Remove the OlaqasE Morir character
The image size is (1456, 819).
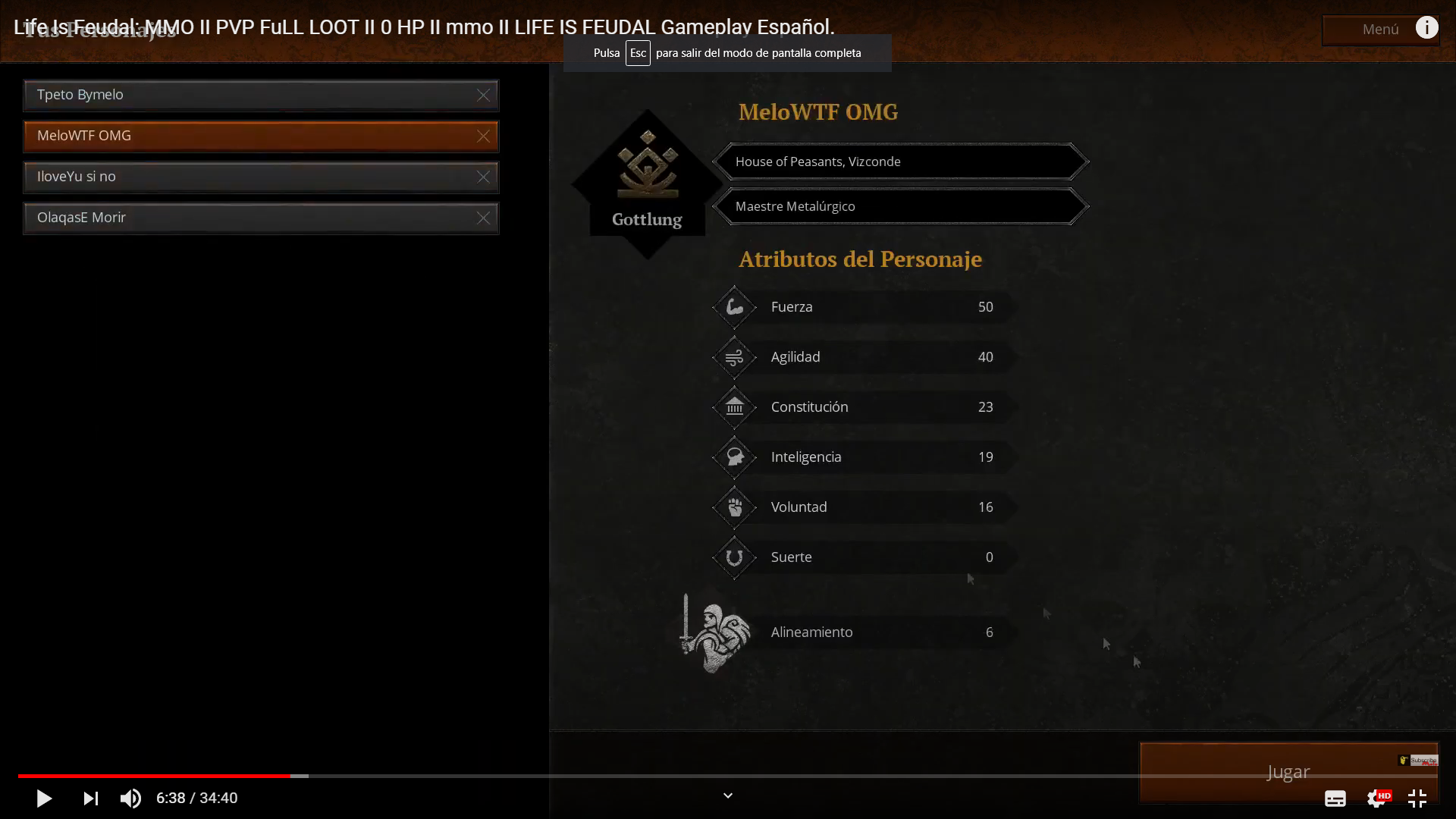click(x=484, y=218)
